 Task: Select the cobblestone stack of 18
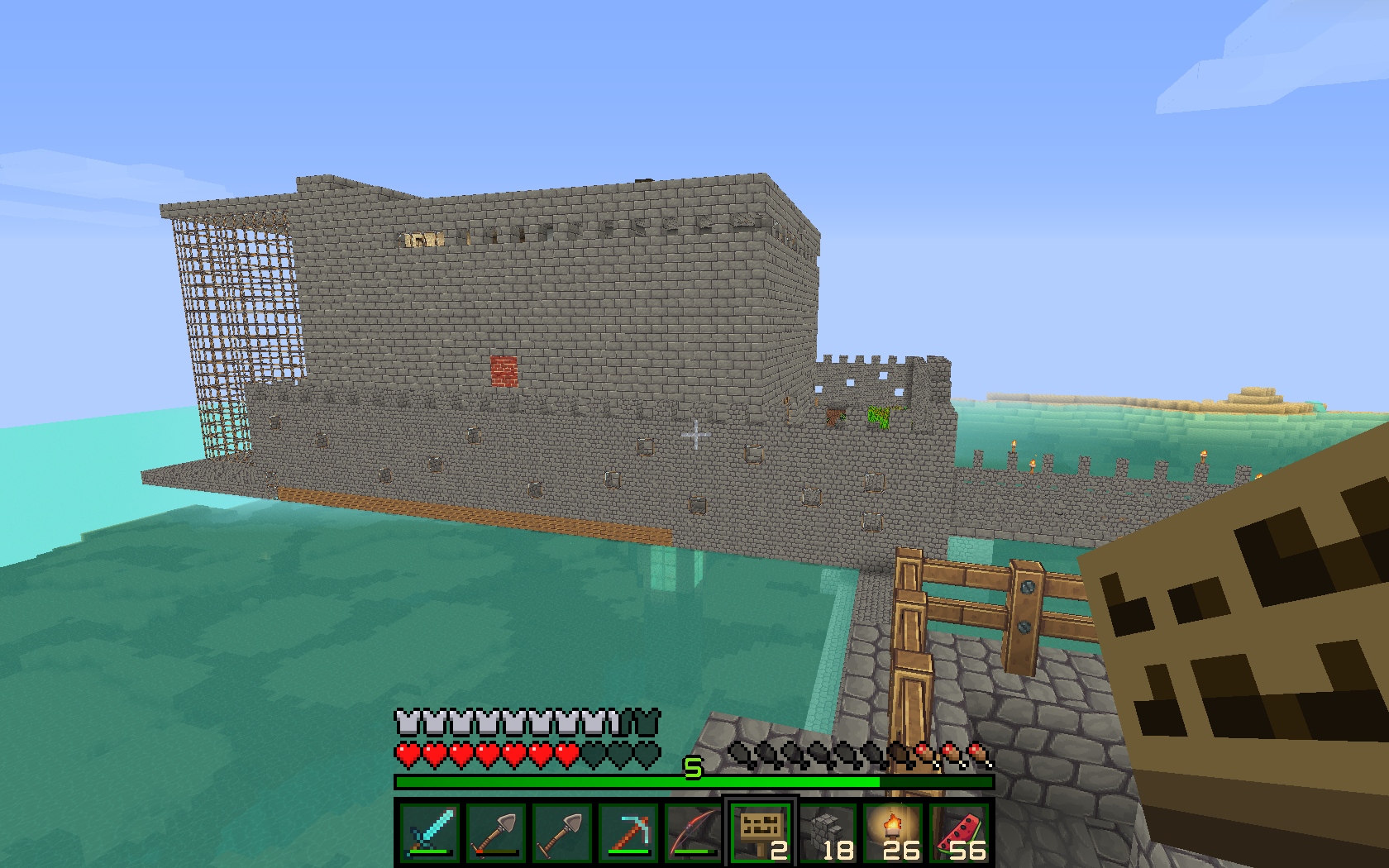click(x=827, y=832)
